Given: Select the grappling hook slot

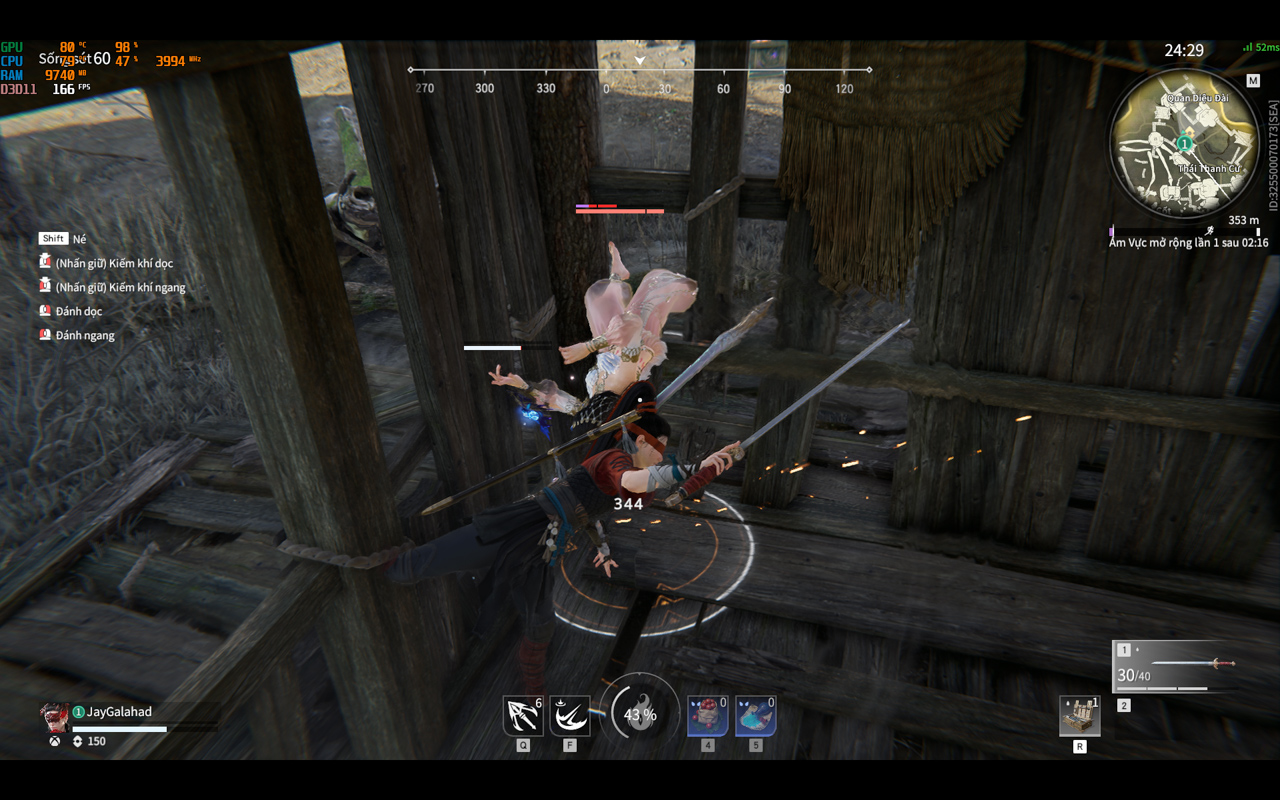Looking at the screenshot, I should pyautogui.click(x=523, y=716).
